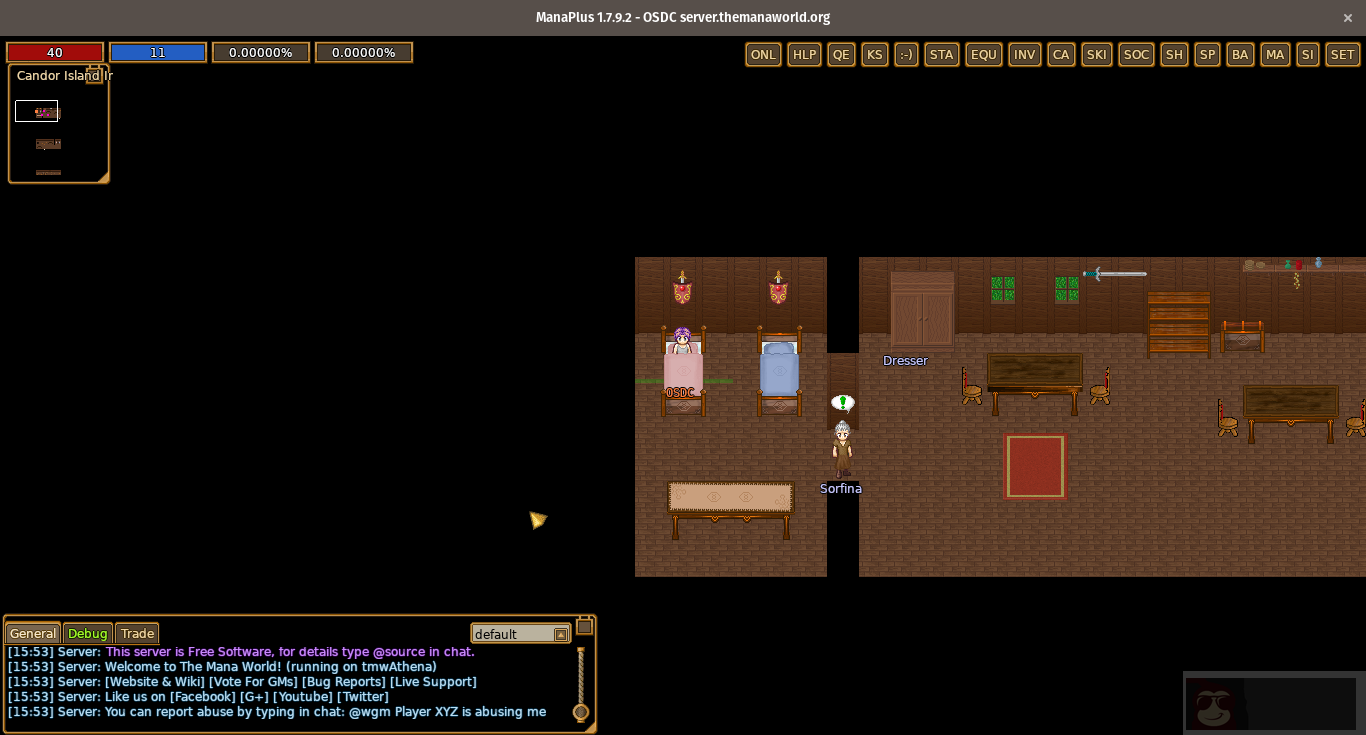Image resolution: width=1366 pixels, height=735 pixels.
Task: Select the Trade chat tab
Action: click(x=137, y=634)
